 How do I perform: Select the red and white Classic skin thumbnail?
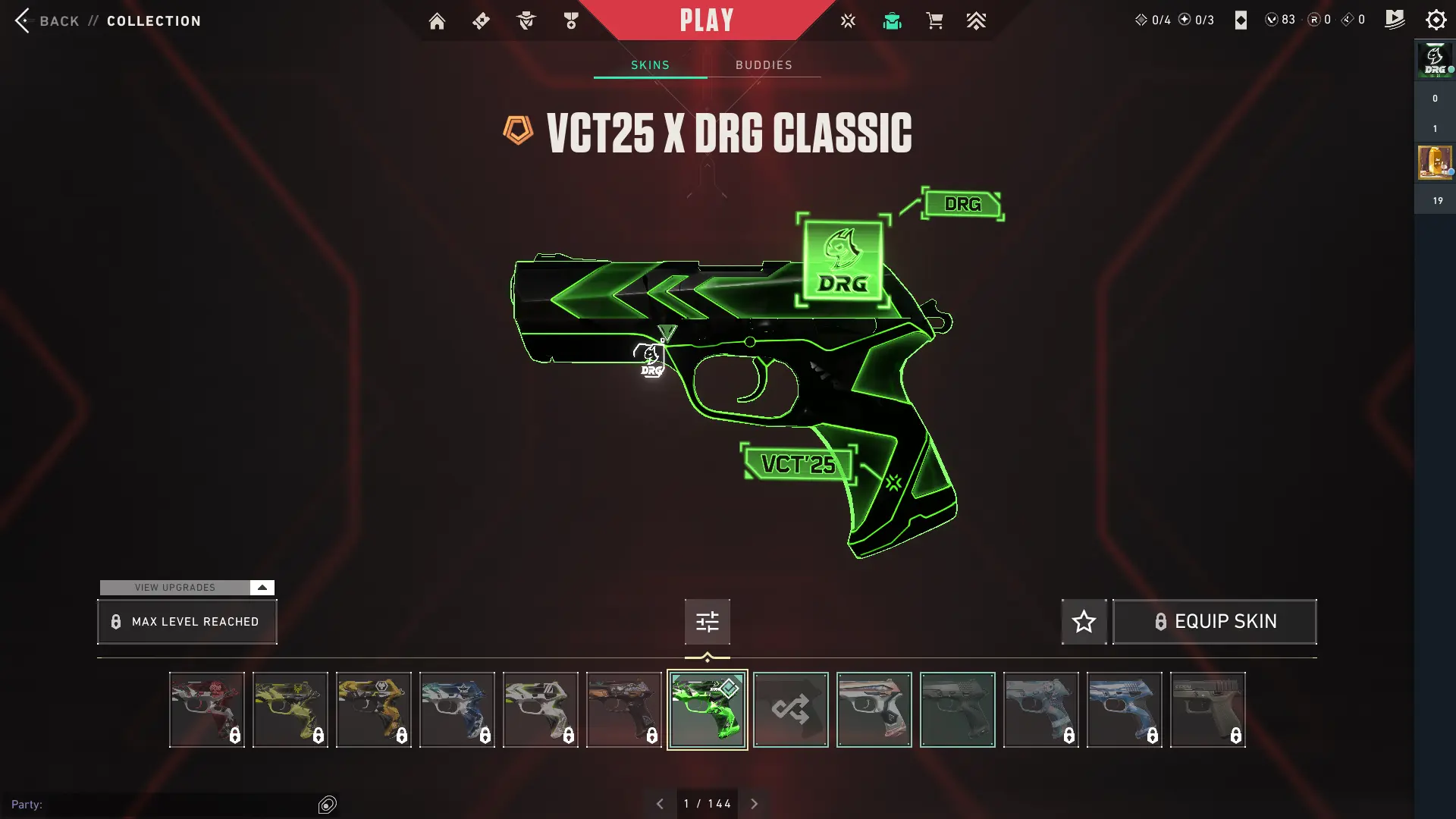tap(207, 710)
